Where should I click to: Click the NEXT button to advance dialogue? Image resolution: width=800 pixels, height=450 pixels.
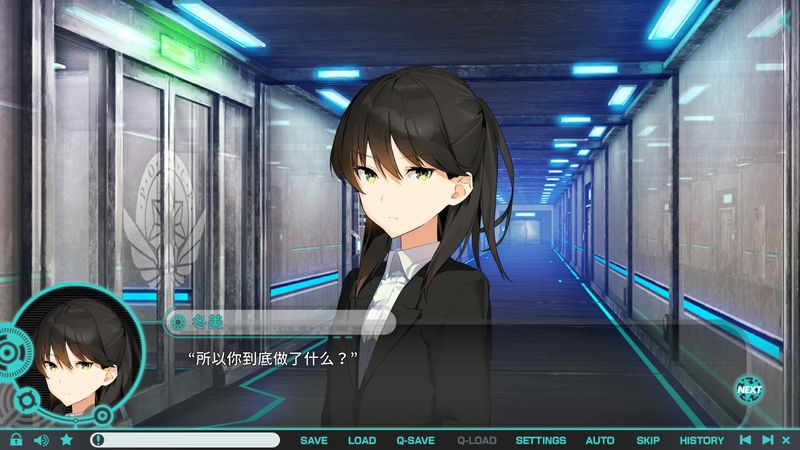(x=749, y=388)
